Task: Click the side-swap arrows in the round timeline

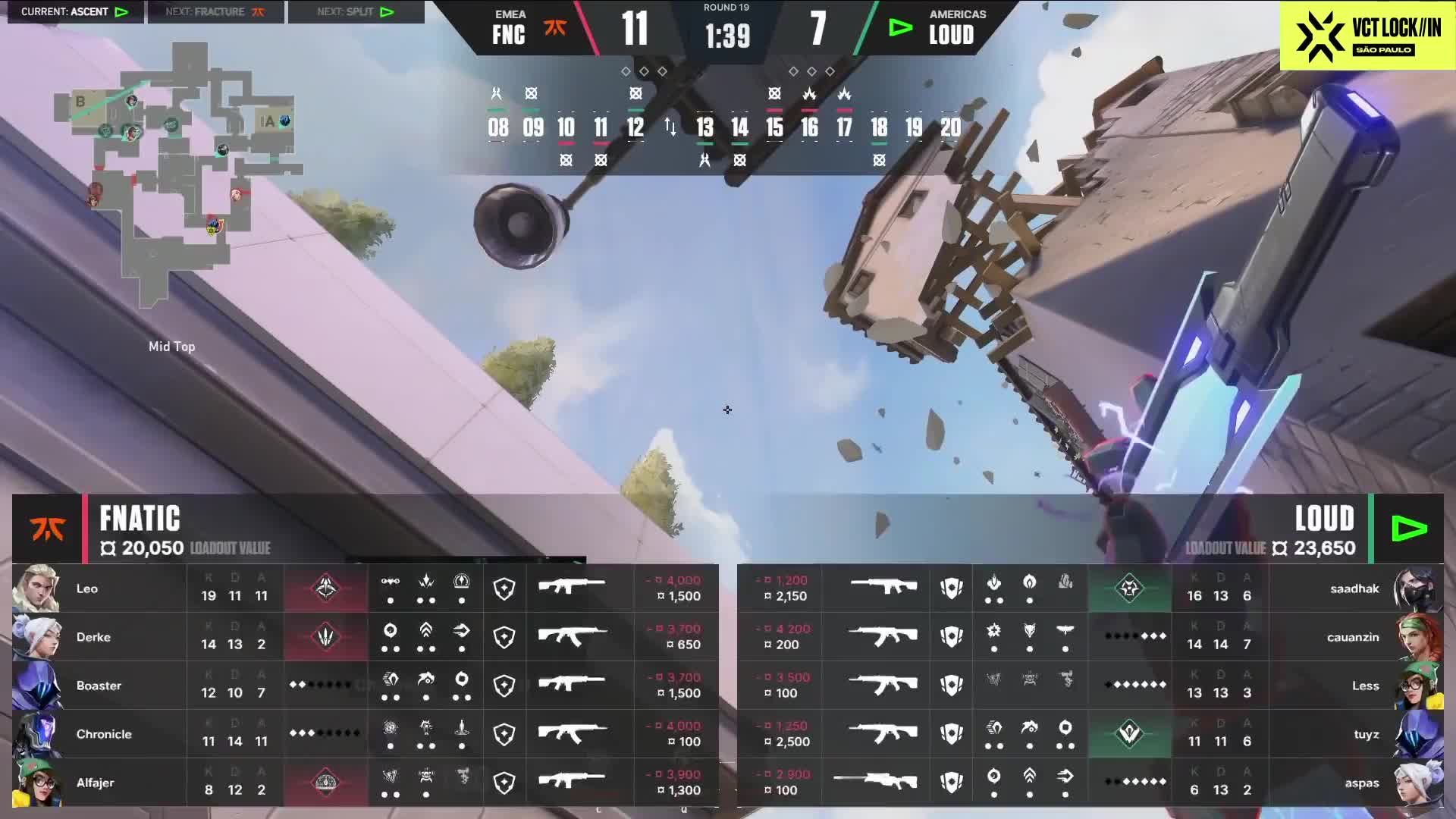Action: (670, 127)
